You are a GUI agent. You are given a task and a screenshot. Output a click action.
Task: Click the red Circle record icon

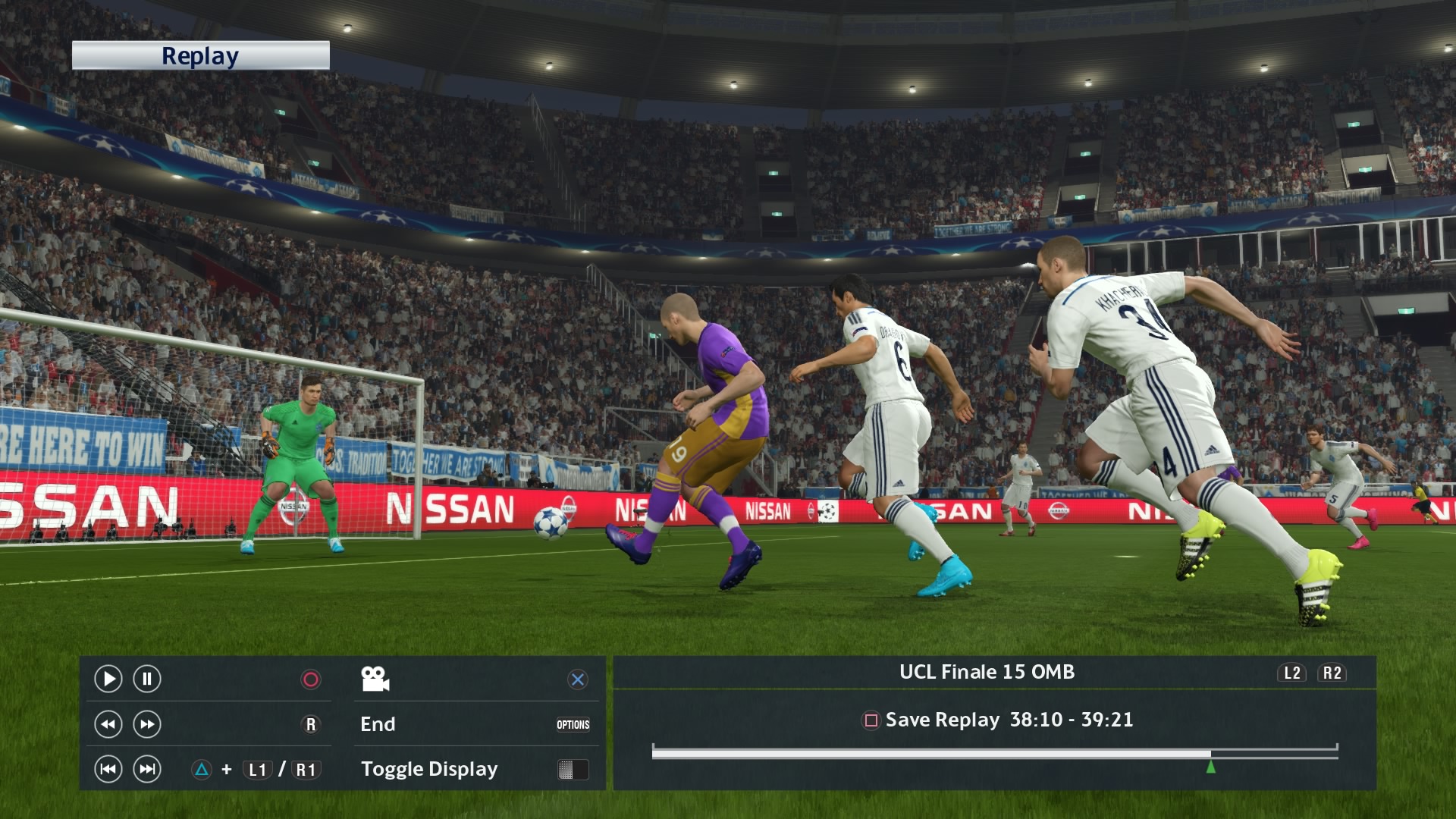tap(309, 679)
